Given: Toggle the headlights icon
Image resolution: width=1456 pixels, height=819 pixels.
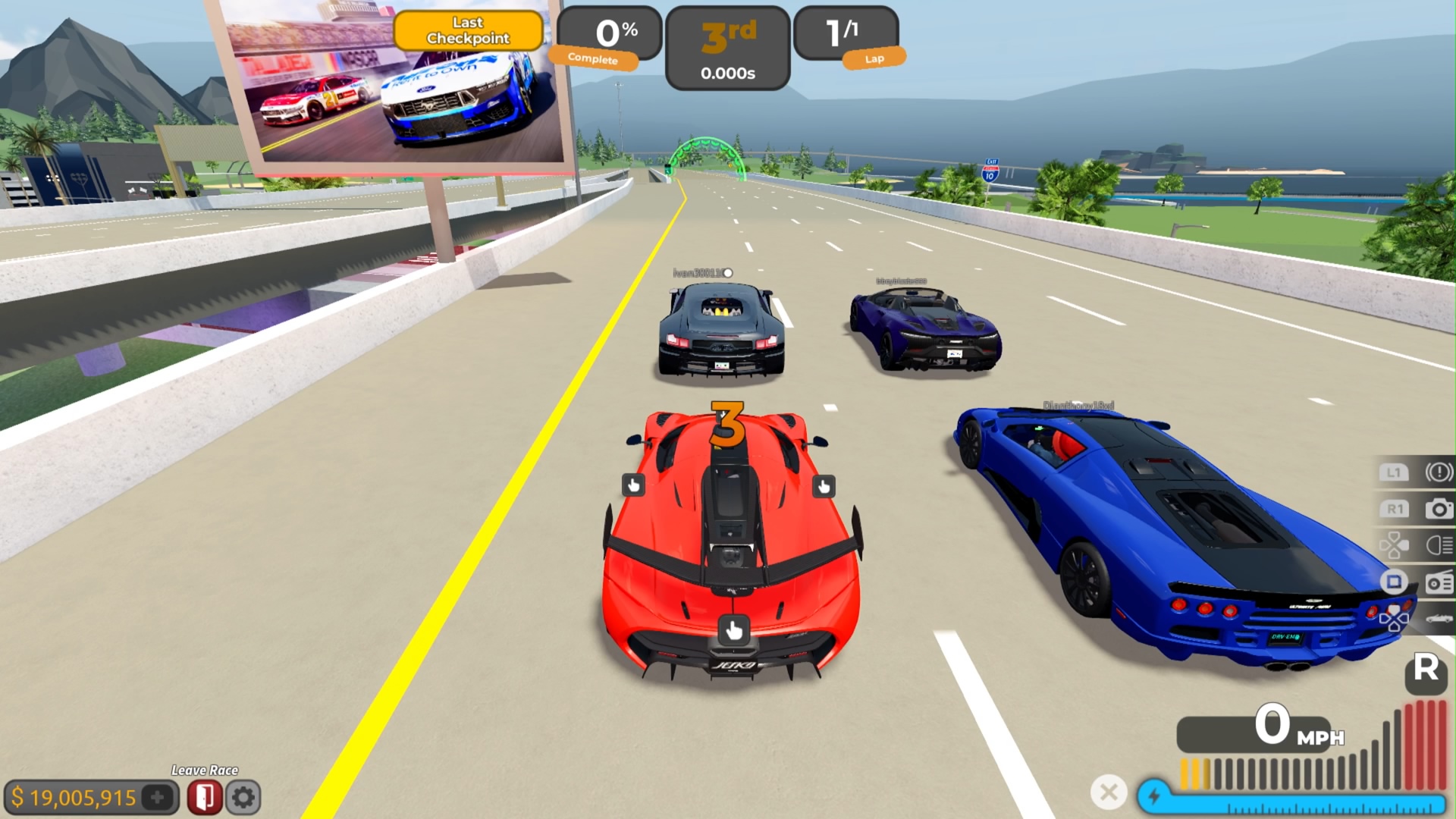Looking at the screenshot, I should click(x=1439, y=544).
